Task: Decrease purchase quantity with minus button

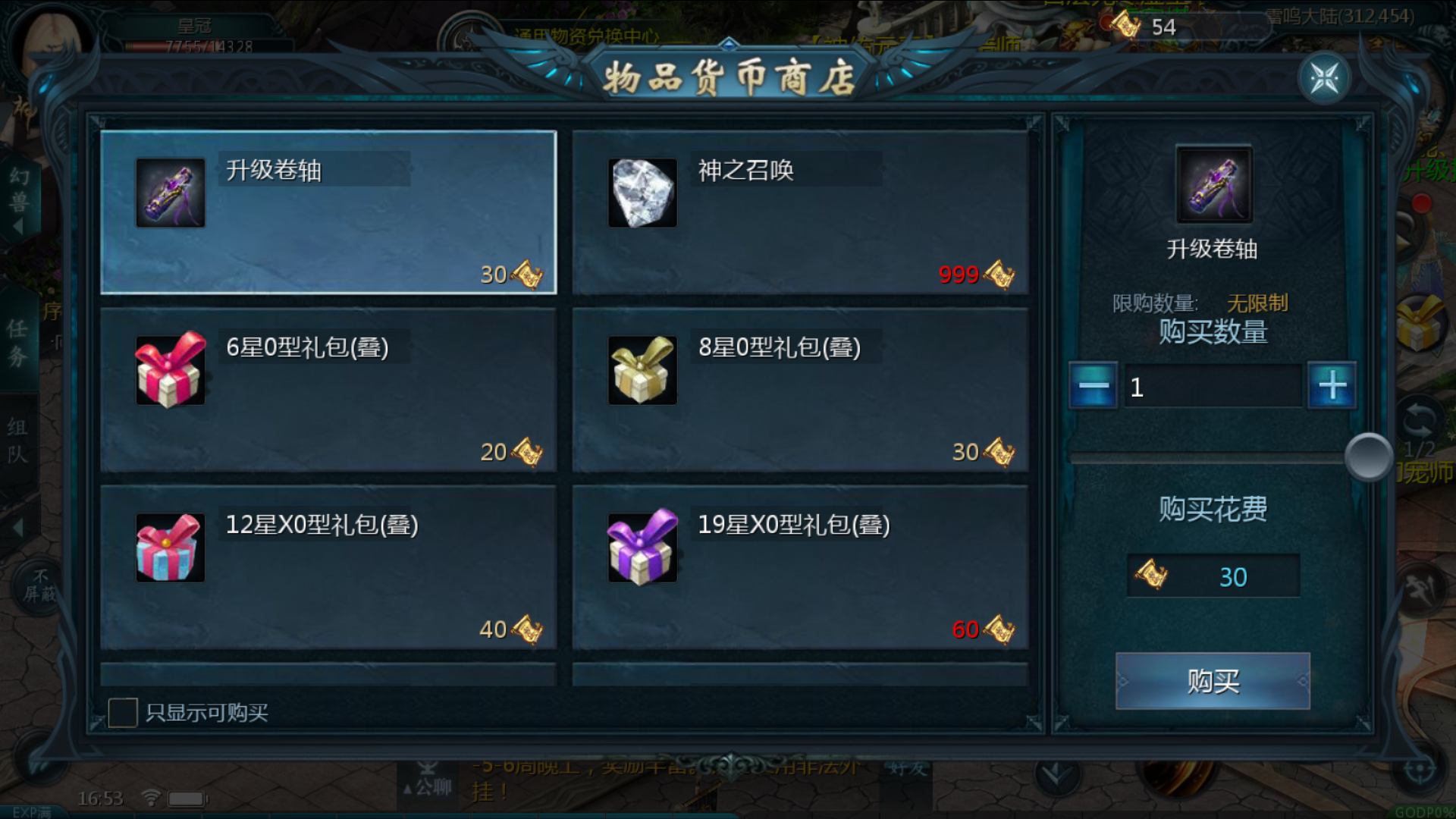Action: tap(1093, 386)
